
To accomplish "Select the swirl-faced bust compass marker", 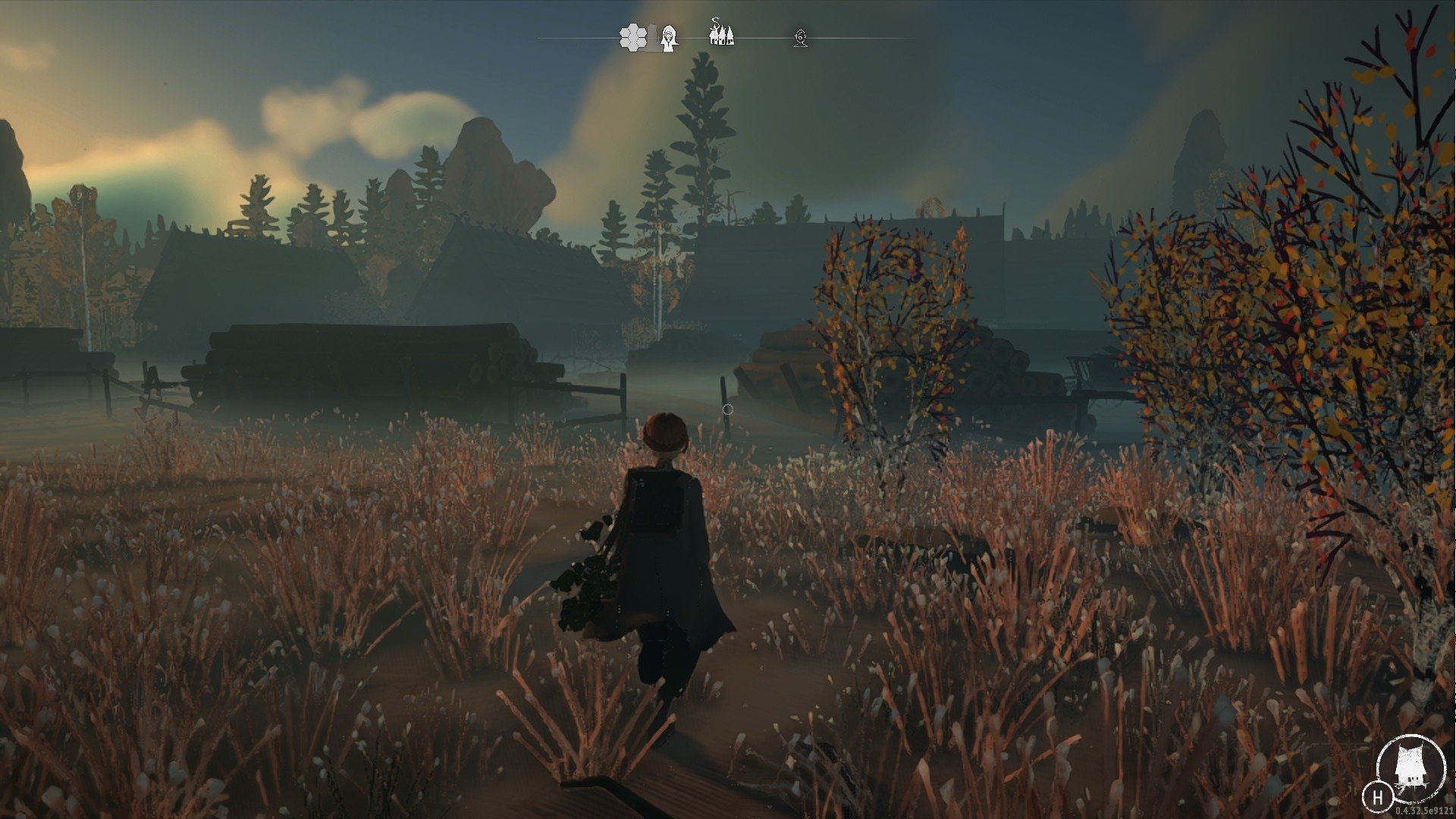I will [x=800, y=38].
